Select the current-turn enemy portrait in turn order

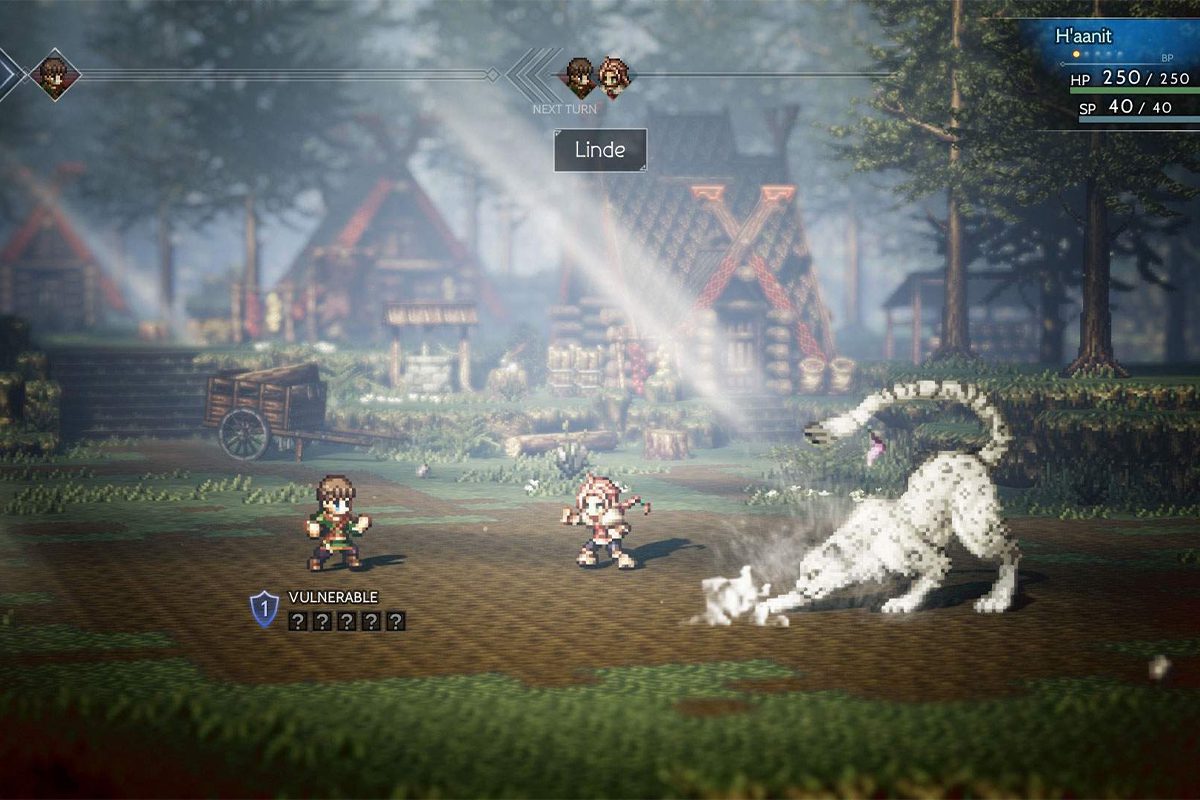click(54, 74)
